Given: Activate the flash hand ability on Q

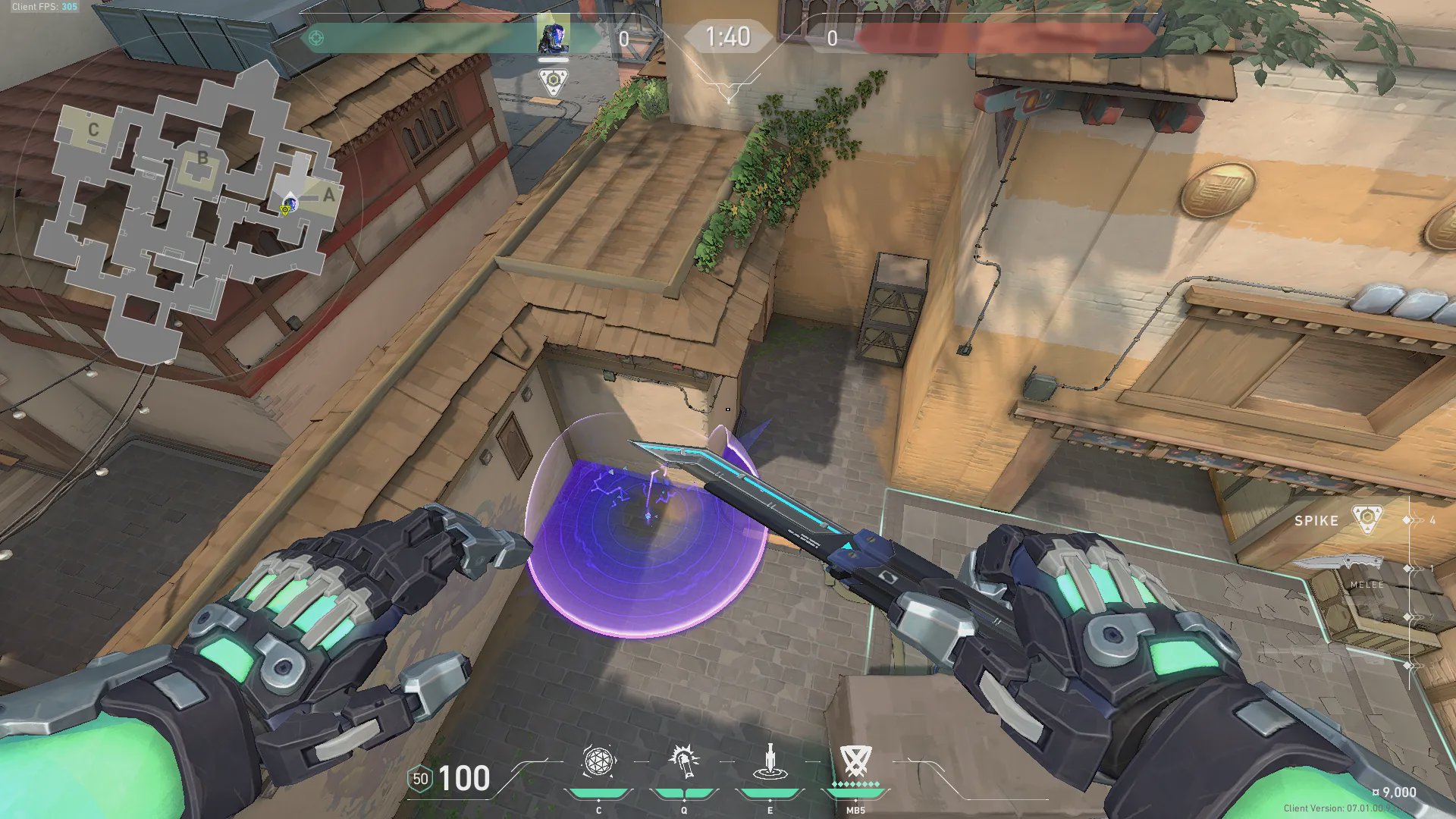Looking at the screenshot, I should (x=683, y=761).
